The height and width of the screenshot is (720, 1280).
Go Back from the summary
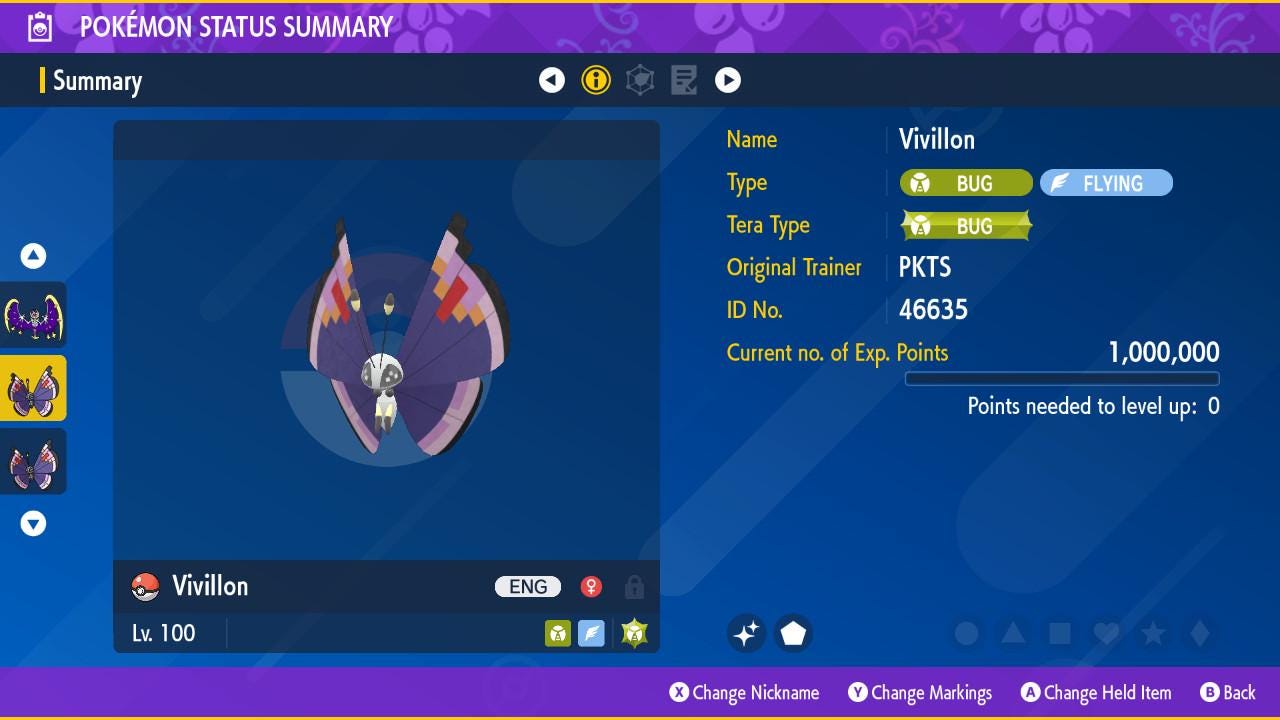1228,693
